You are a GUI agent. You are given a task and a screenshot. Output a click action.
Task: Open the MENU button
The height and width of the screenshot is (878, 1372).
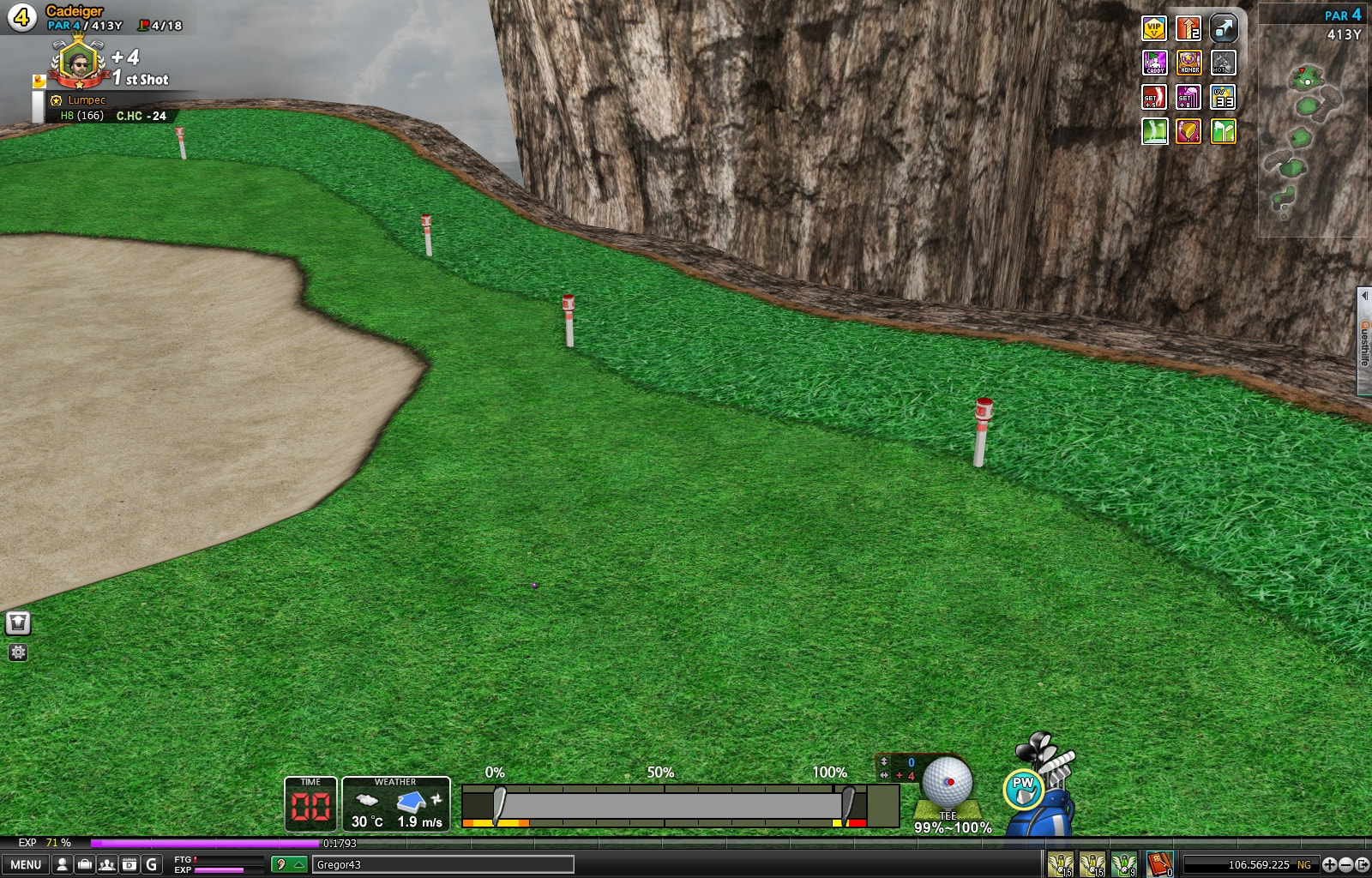click(x=26, y=864)
